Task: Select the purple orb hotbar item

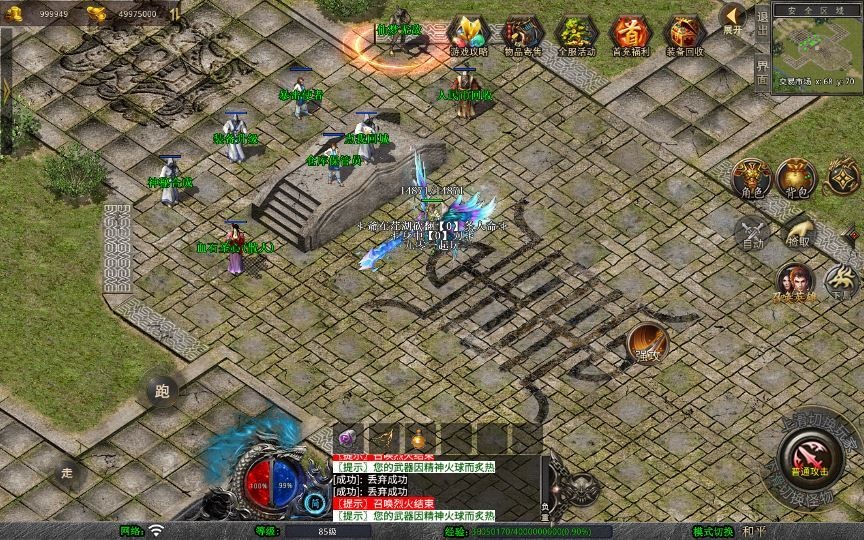Action: click(x=347, y=438)
